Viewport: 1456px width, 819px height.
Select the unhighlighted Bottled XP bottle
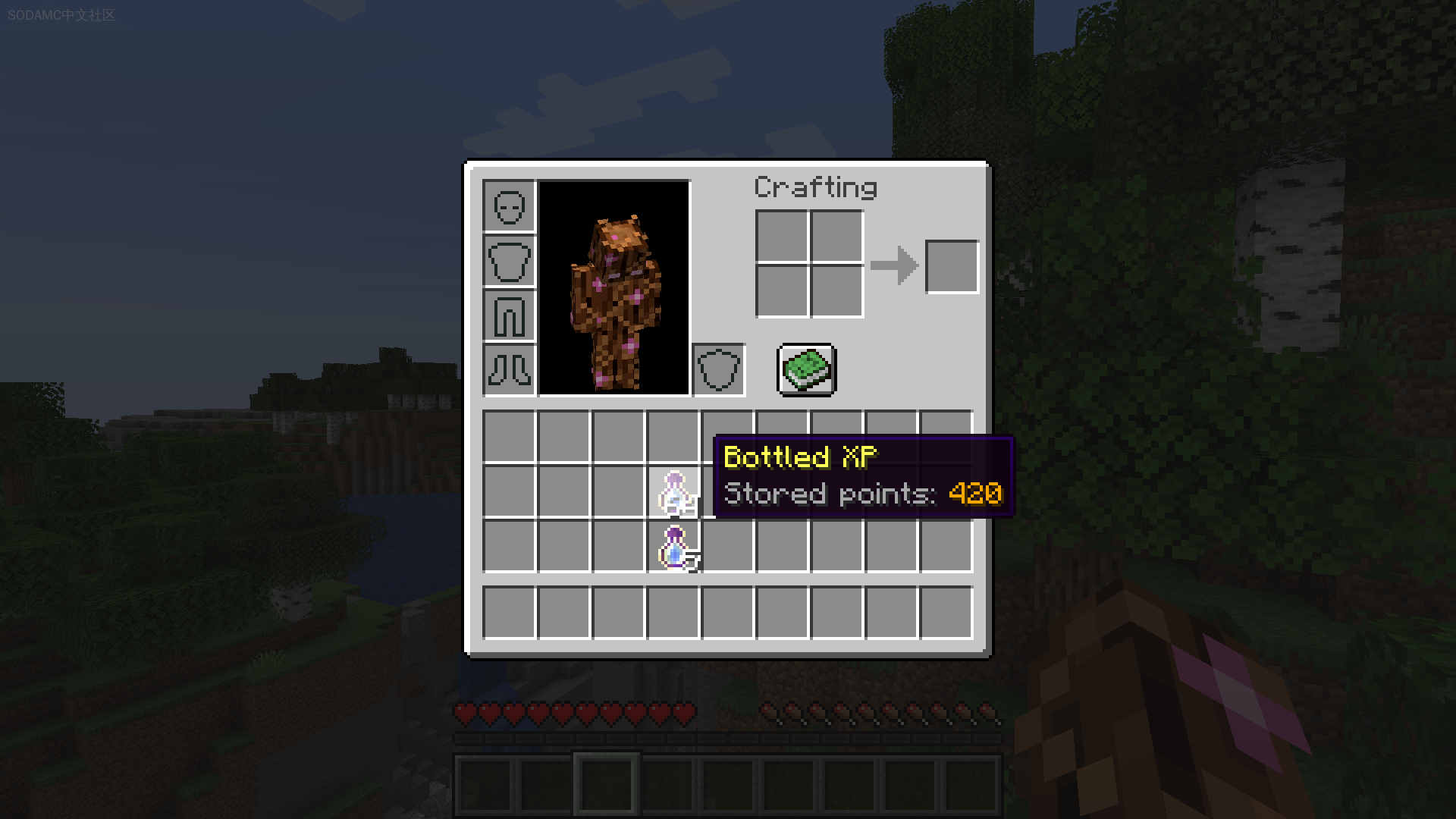[x=673, y=546]
